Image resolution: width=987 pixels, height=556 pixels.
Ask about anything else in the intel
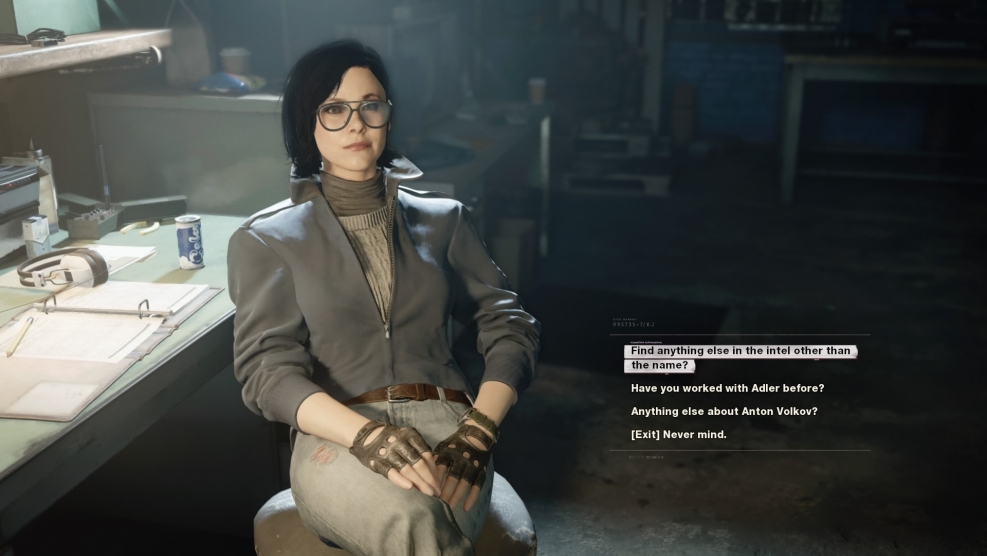pos(739,358)
